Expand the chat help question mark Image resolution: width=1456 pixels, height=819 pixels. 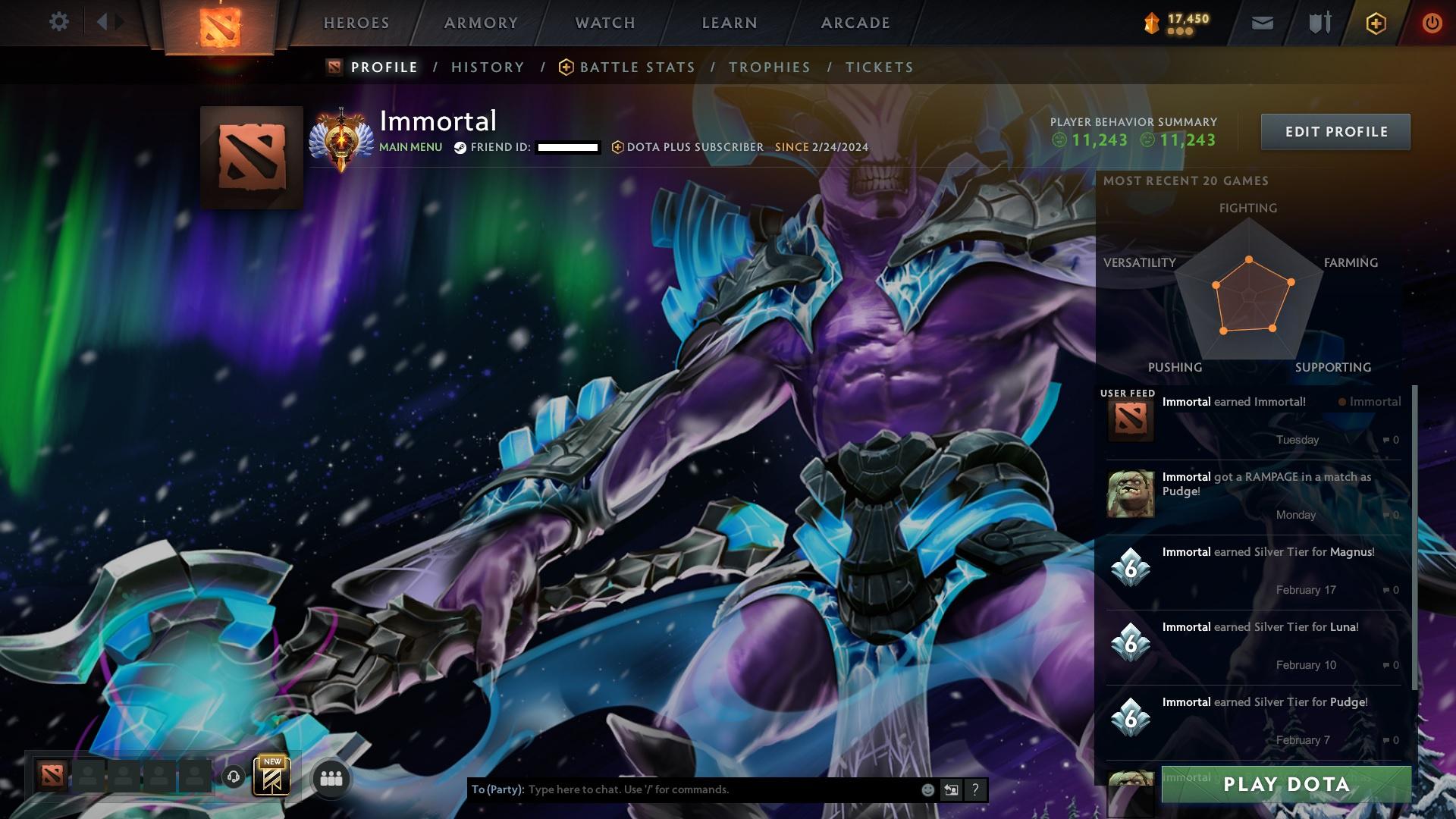tap(976, 789)
